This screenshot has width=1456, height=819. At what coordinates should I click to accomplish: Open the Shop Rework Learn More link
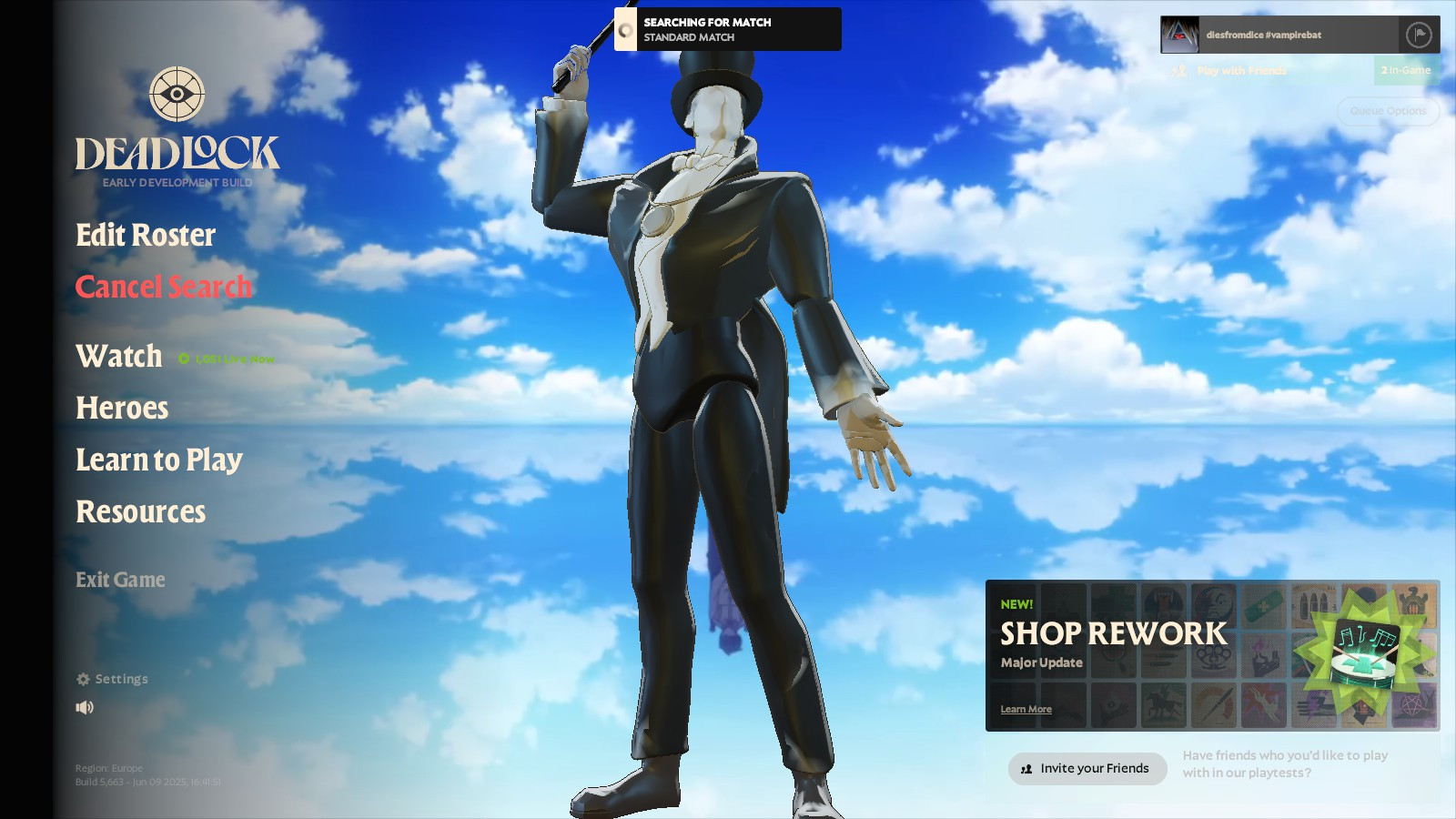(1026, 709)
